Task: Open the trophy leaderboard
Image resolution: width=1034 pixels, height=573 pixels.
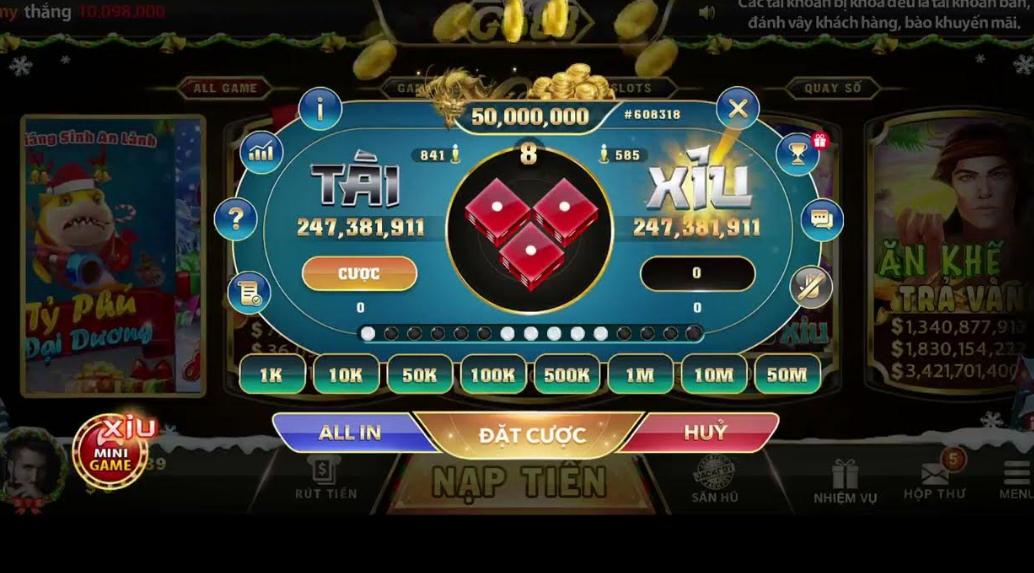Action: pos(797,153)
